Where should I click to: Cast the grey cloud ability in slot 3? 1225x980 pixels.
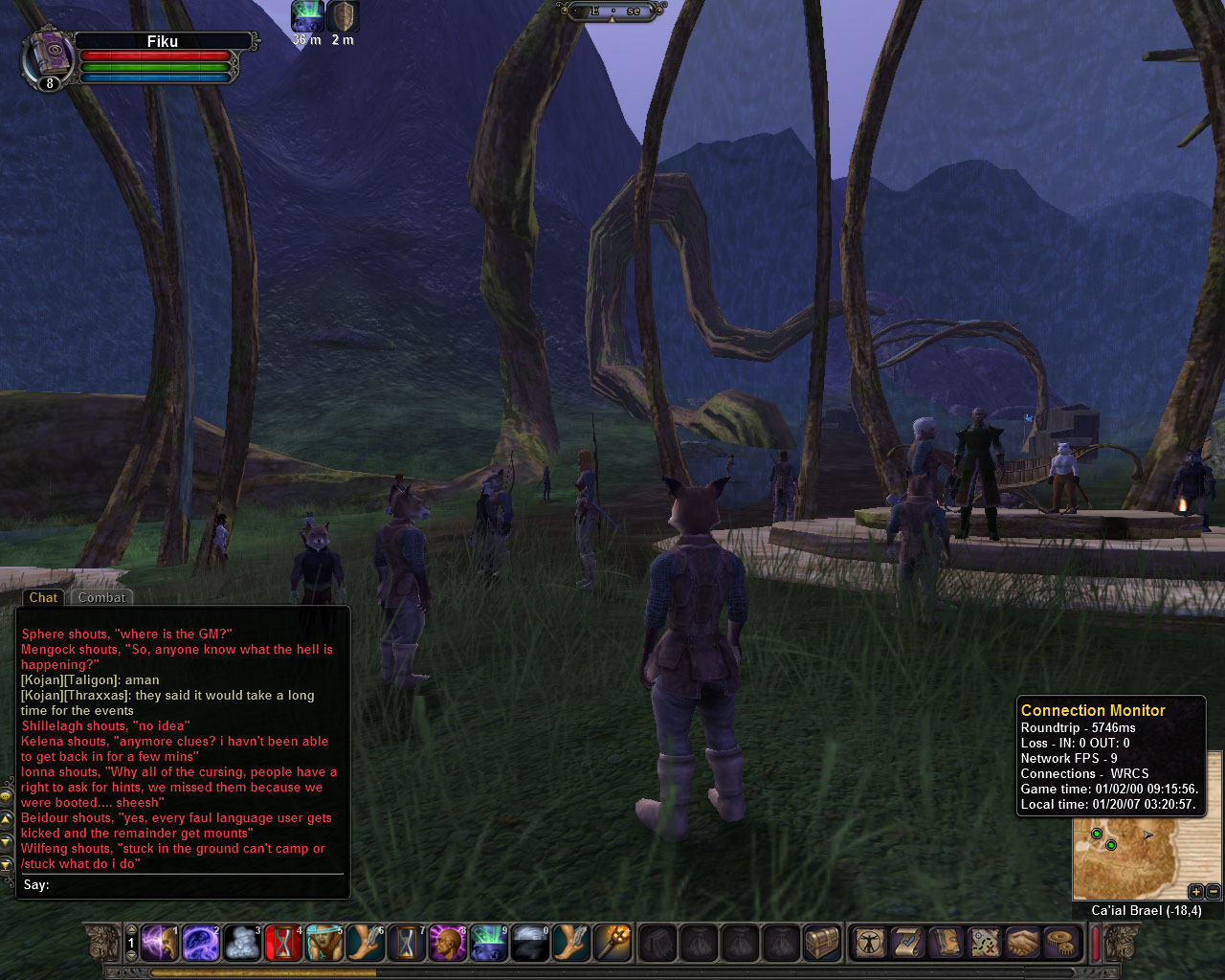click(241, 944)
